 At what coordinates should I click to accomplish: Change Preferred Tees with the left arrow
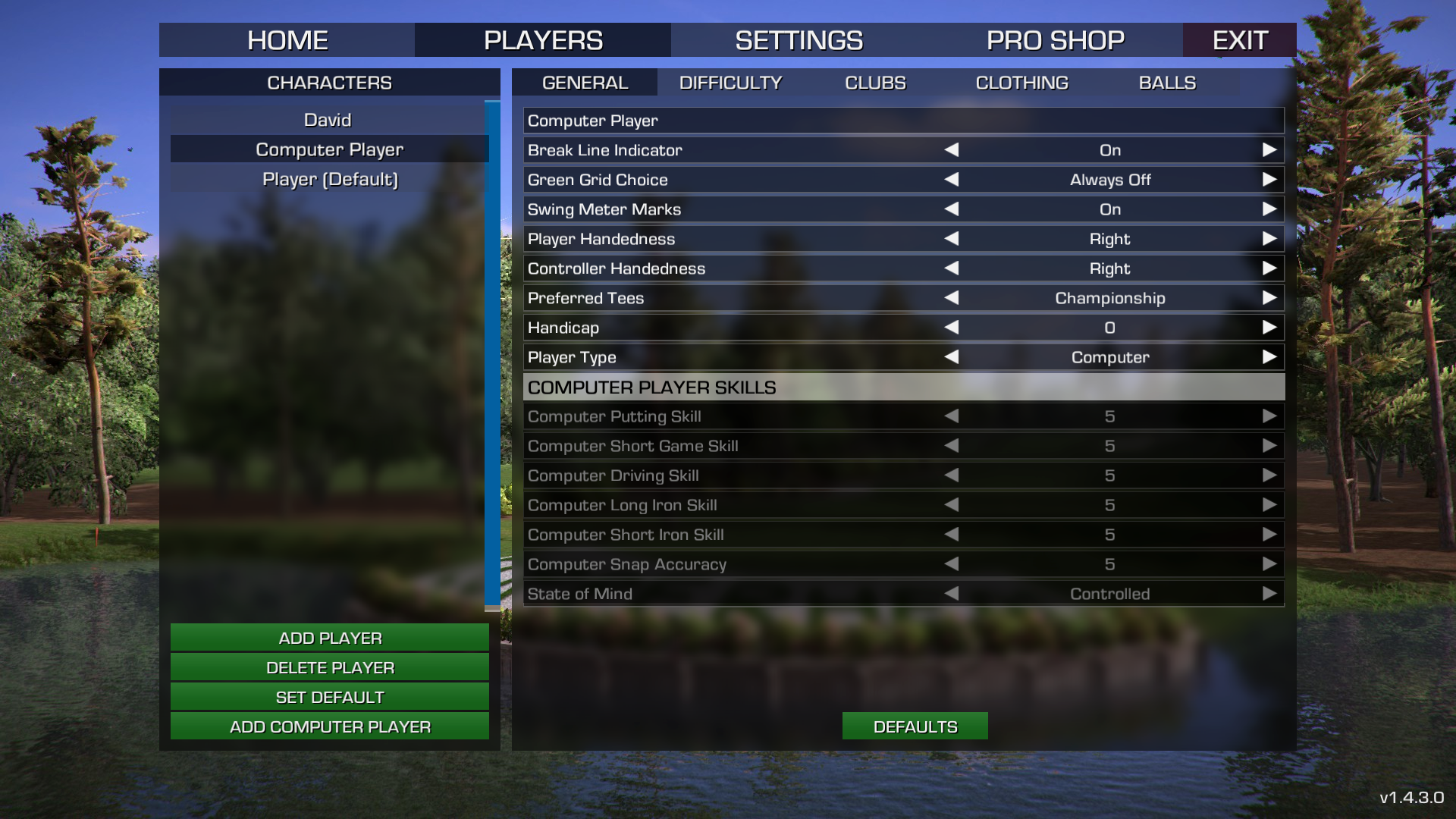pos(952,298)
